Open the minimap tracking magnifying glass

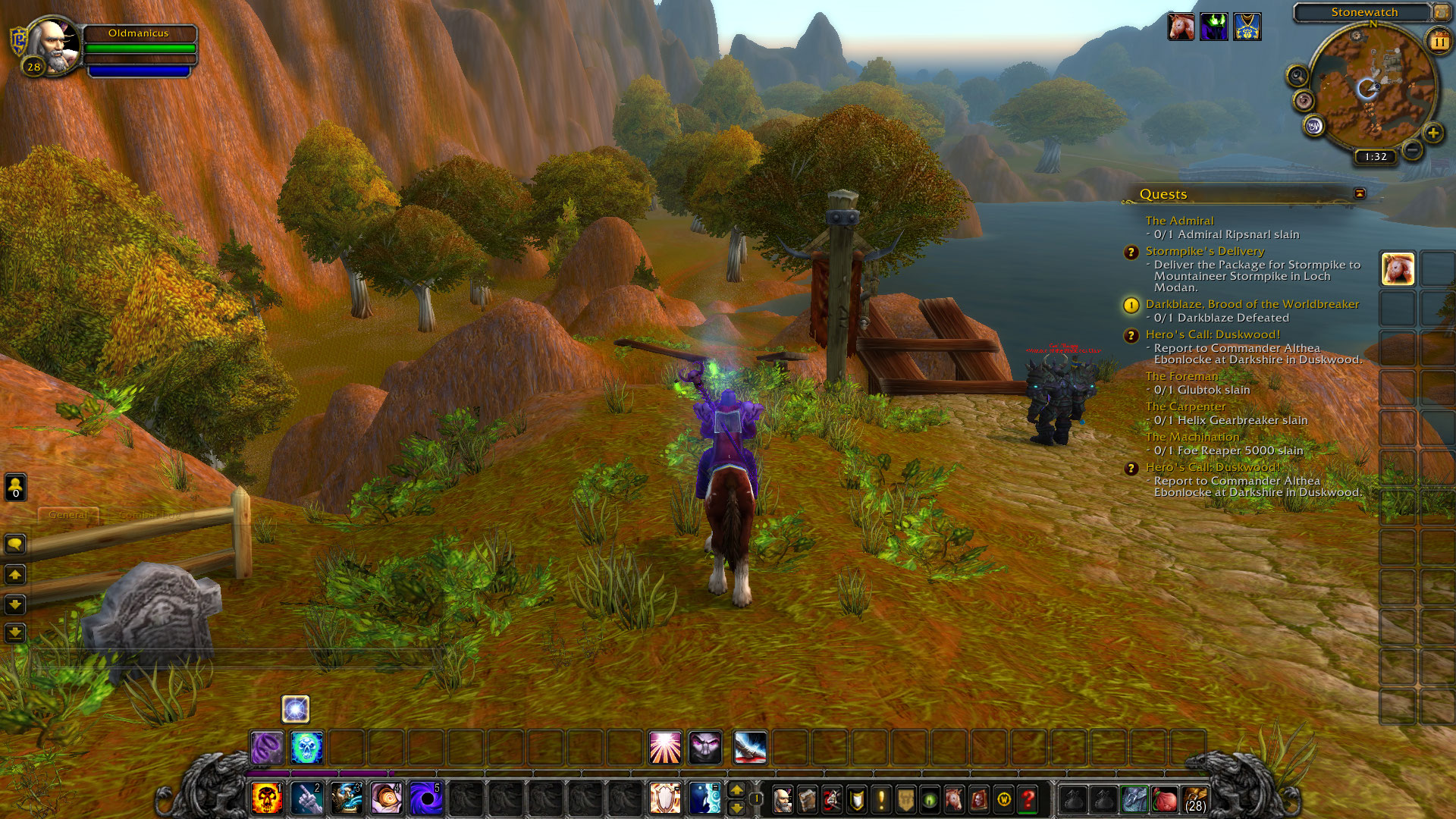pos(1298,76)
